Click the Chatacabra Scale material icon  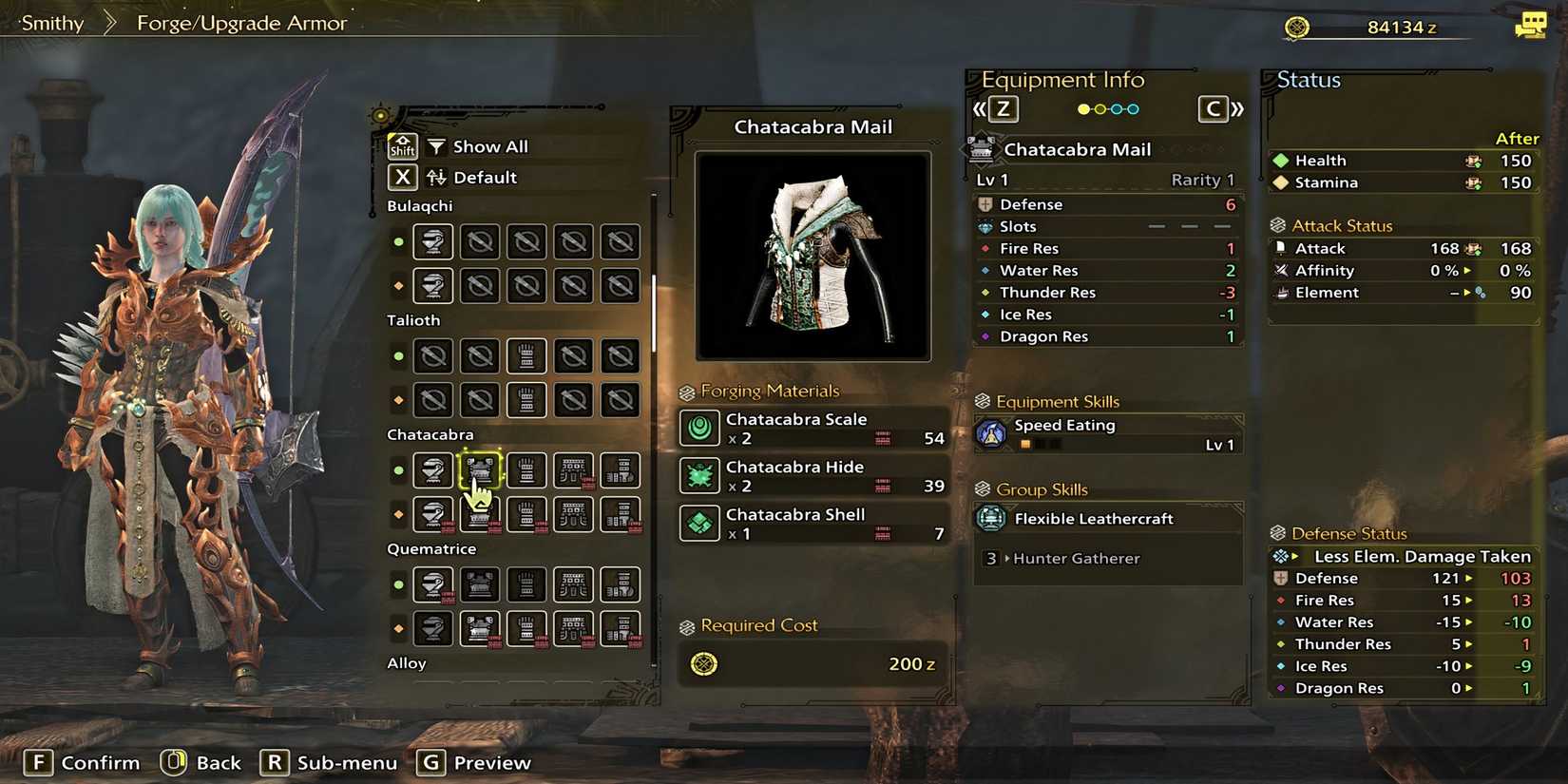pyautogui.click(x=699, y=429)
